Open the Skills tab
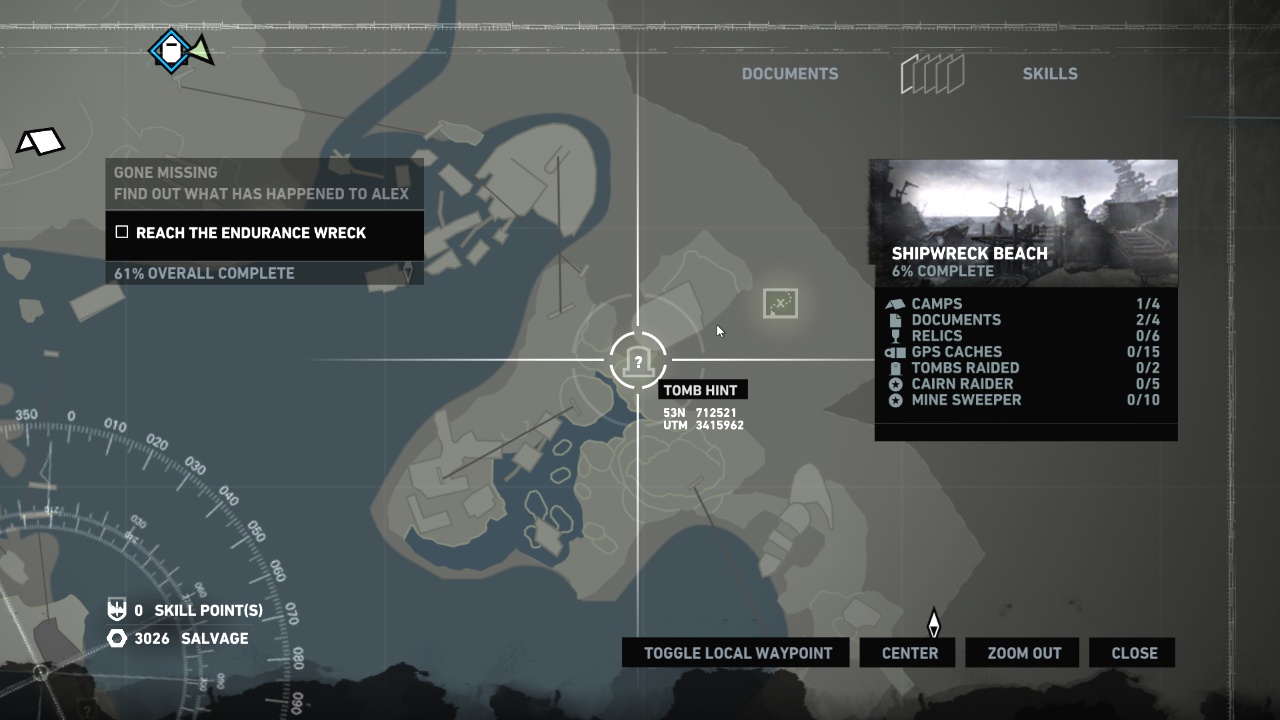This screenshot has width=1280, height=720. [1049, 74]
